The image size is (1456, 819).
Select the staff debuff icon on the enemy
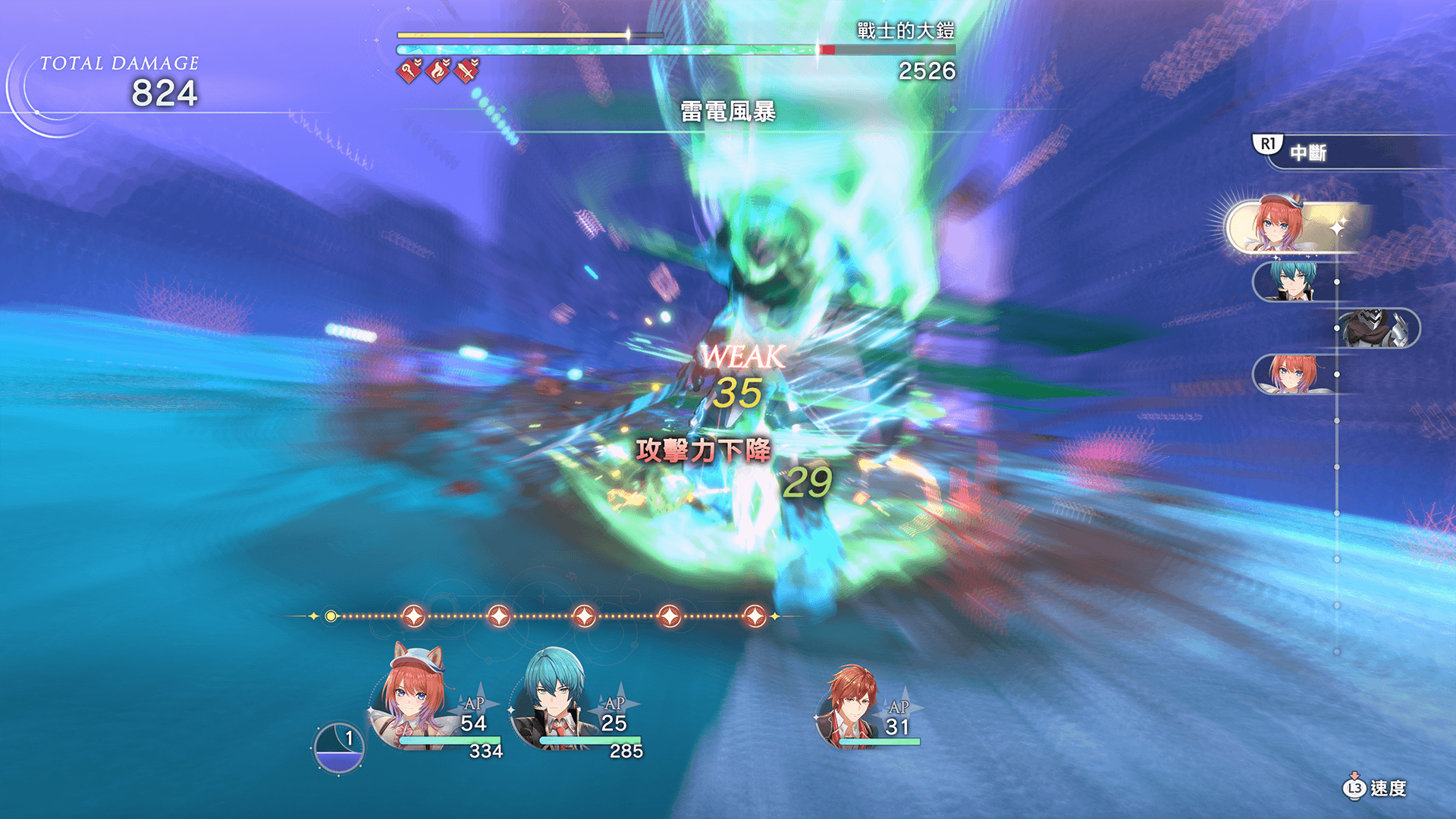coord(409,71)
